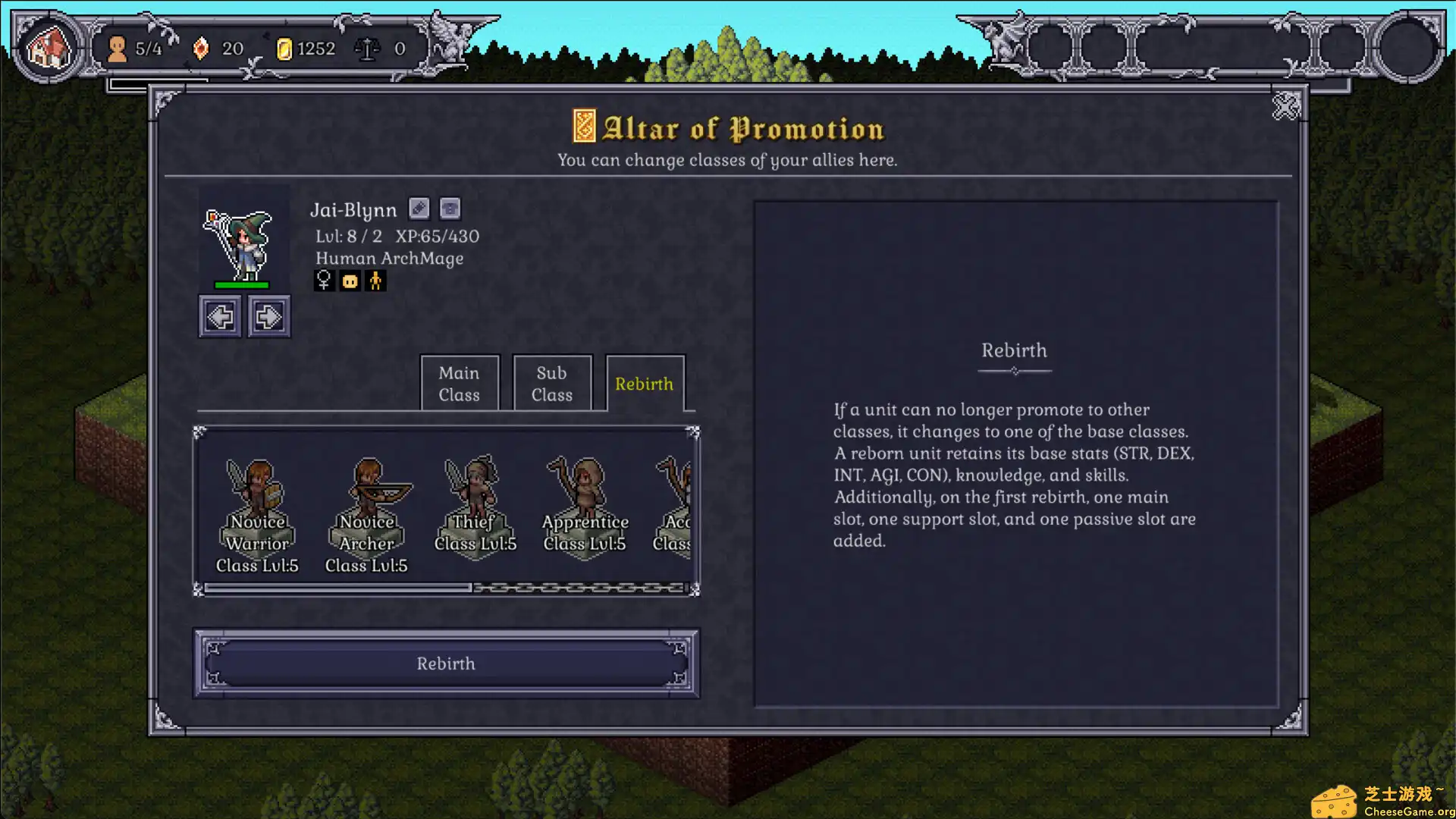Click the pencil rename icon beside Jai-Blynn
This screenshot has width=1456, height=819.
419,209
